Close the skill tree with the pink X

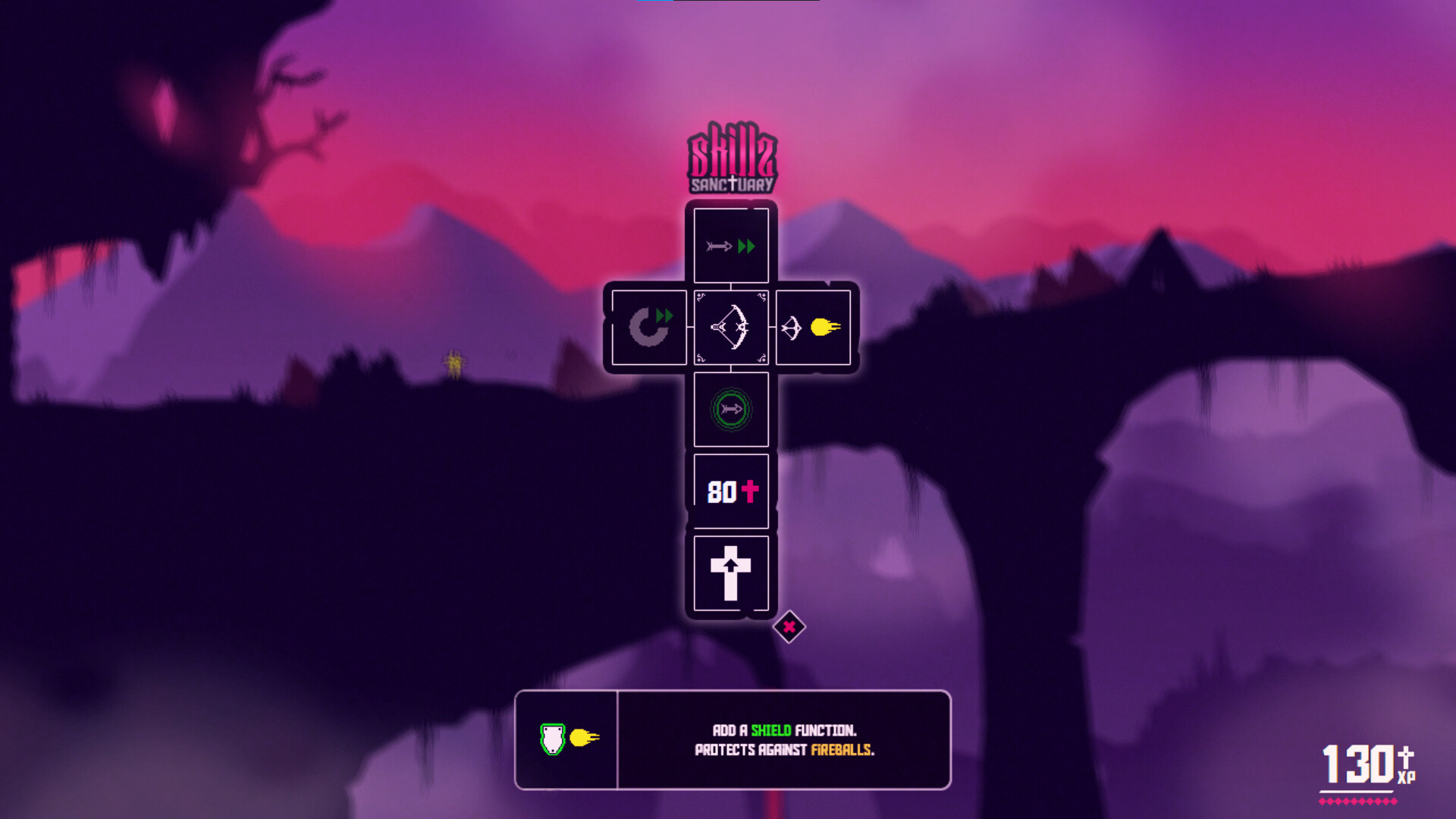tap(789, 626)
